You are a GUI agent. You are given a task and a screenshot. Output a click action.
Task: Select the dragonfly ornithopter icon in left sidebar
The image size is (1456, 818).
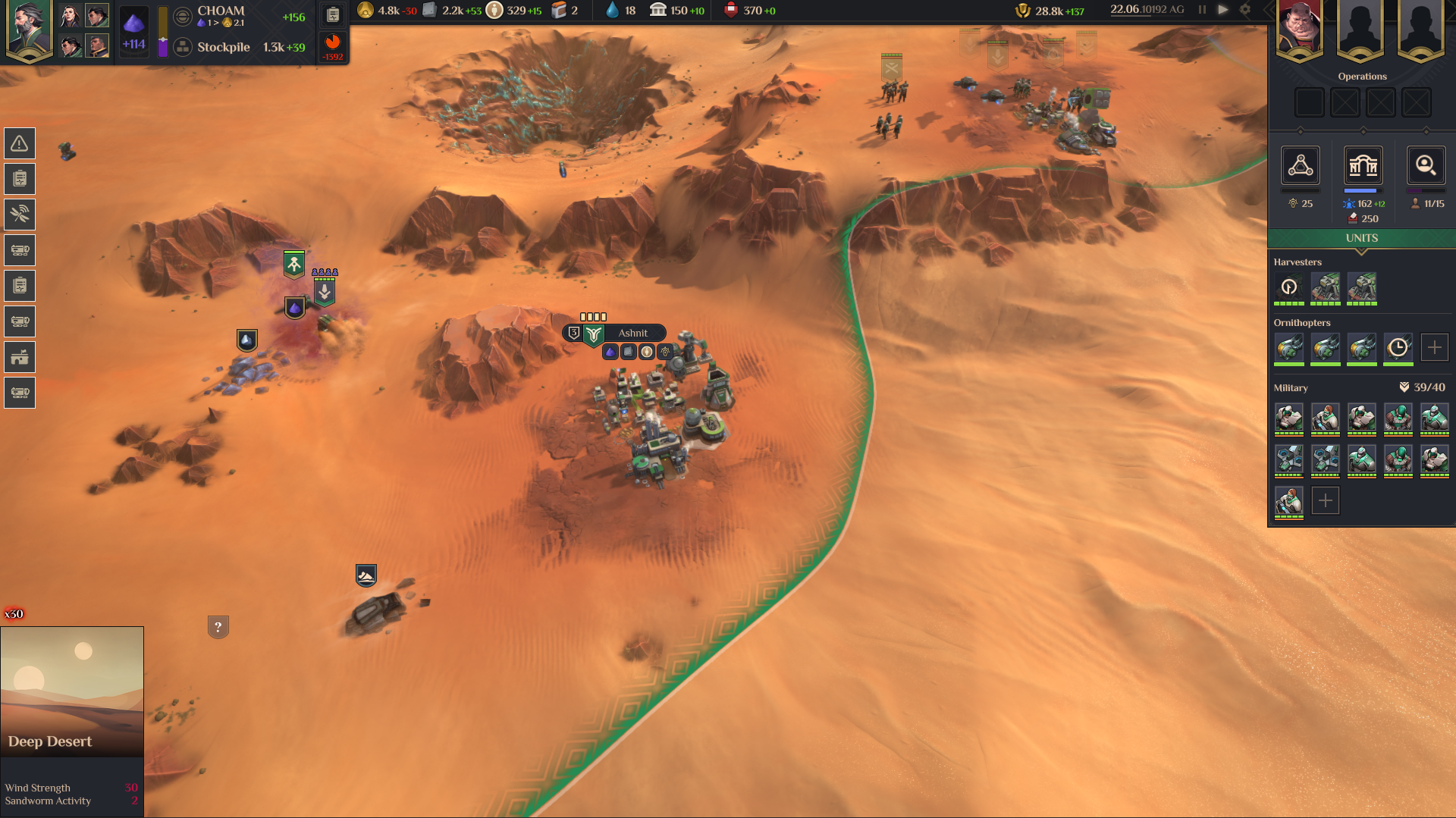pos(19,215)
